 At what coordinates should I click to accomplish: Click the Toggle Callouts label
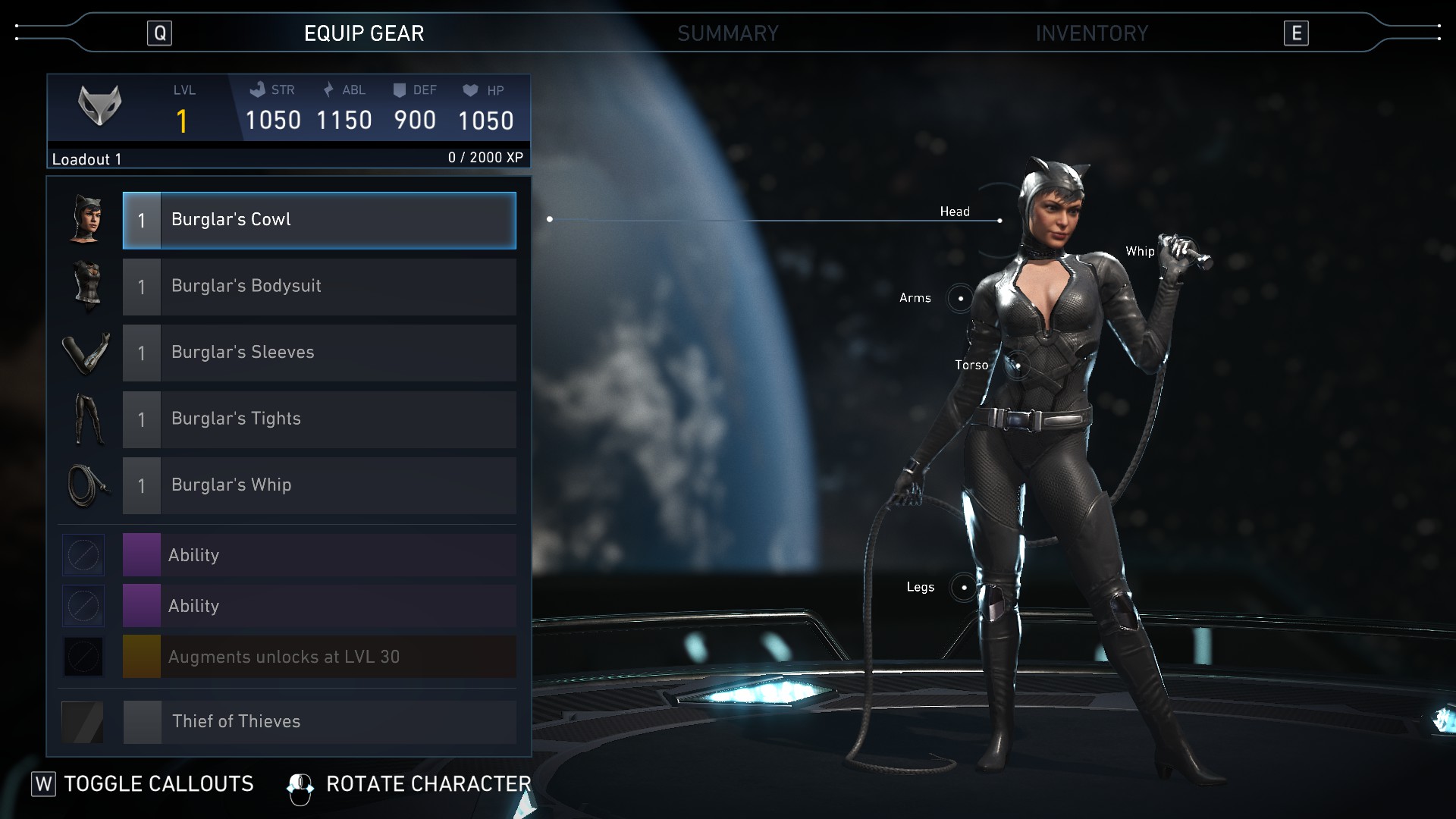(x=158, y=783)
